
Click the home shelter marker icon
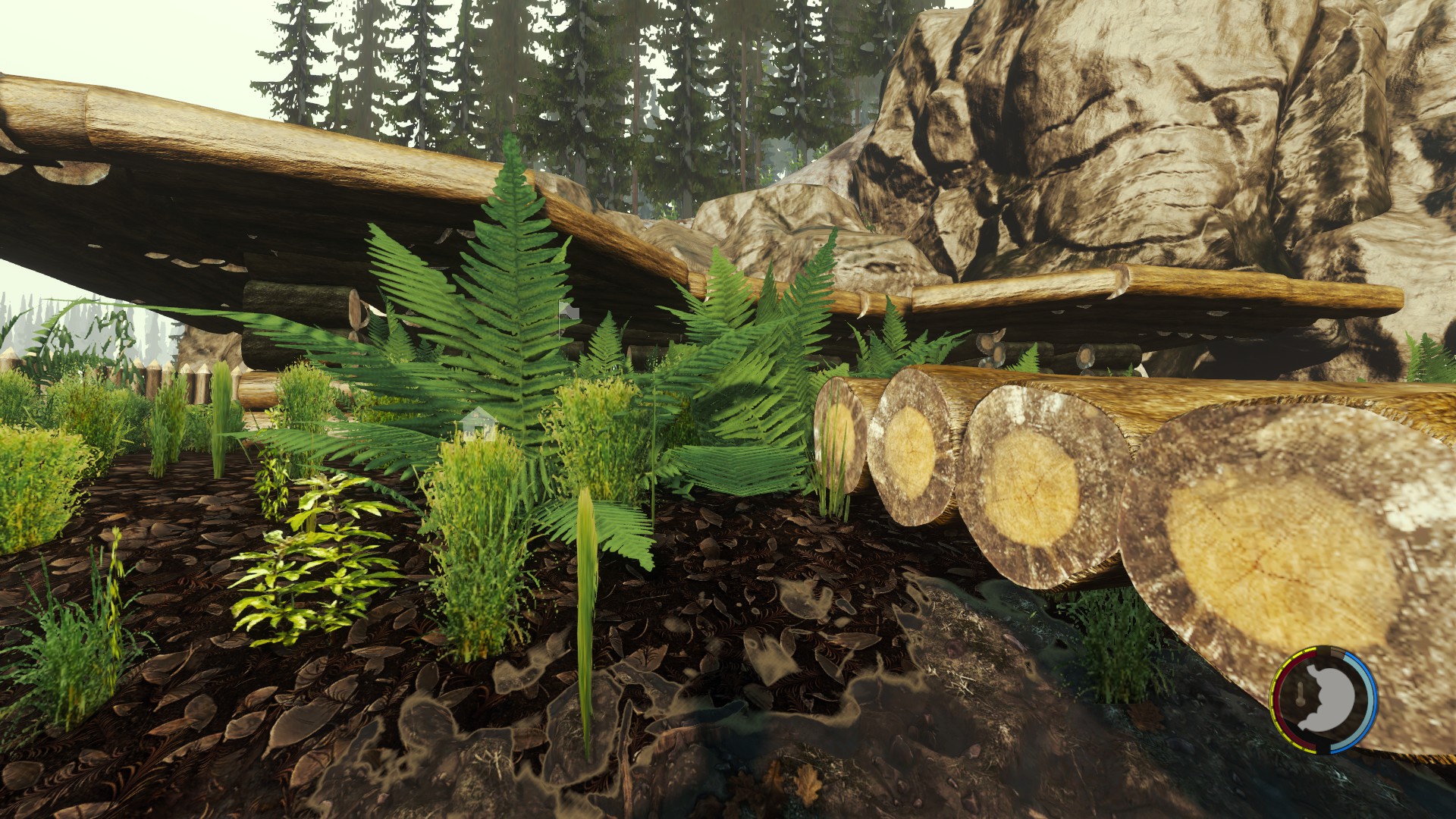[479, 423]
